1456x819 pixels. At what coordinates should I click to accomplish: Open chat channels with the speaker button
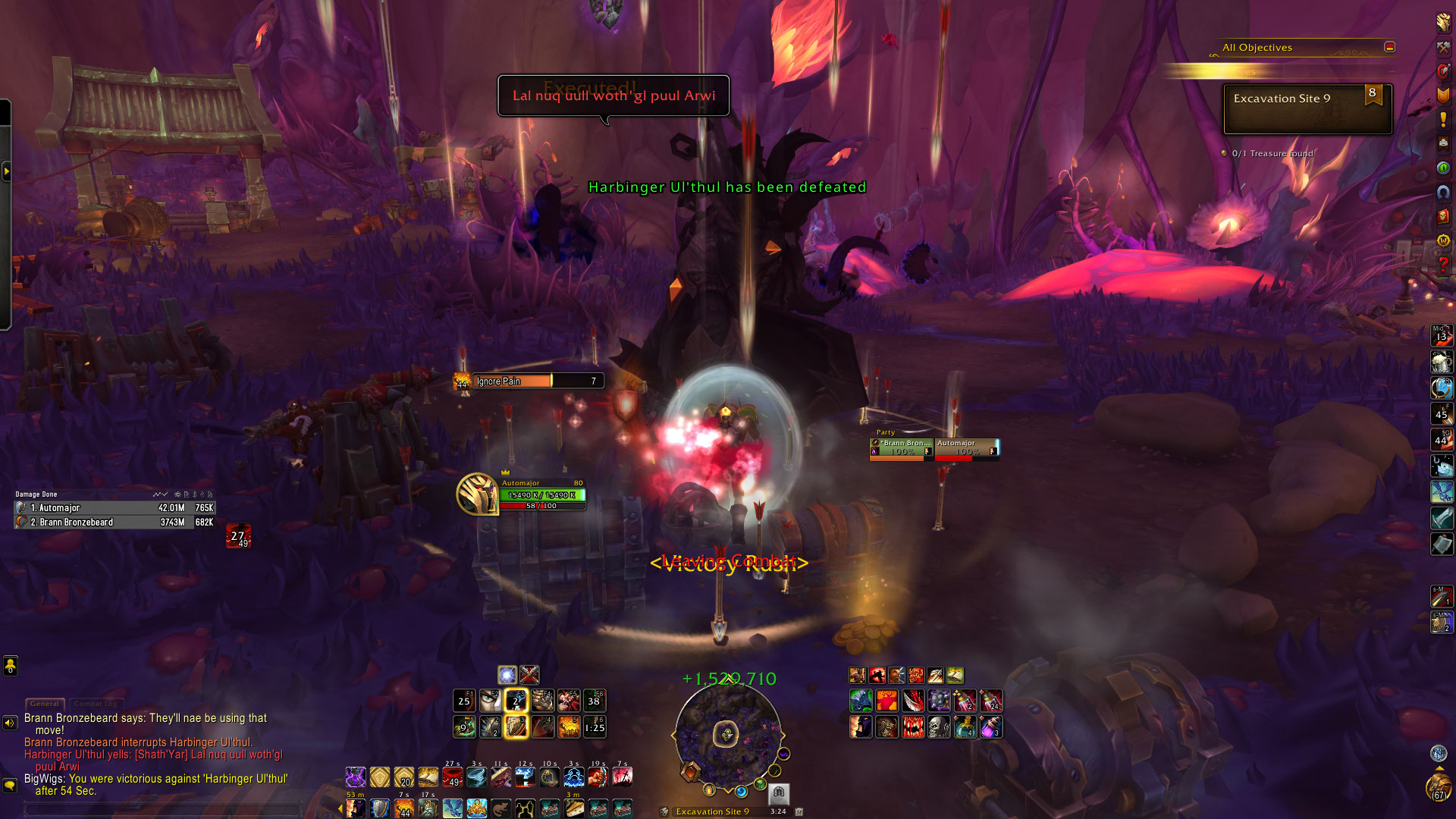click(10, 723)
